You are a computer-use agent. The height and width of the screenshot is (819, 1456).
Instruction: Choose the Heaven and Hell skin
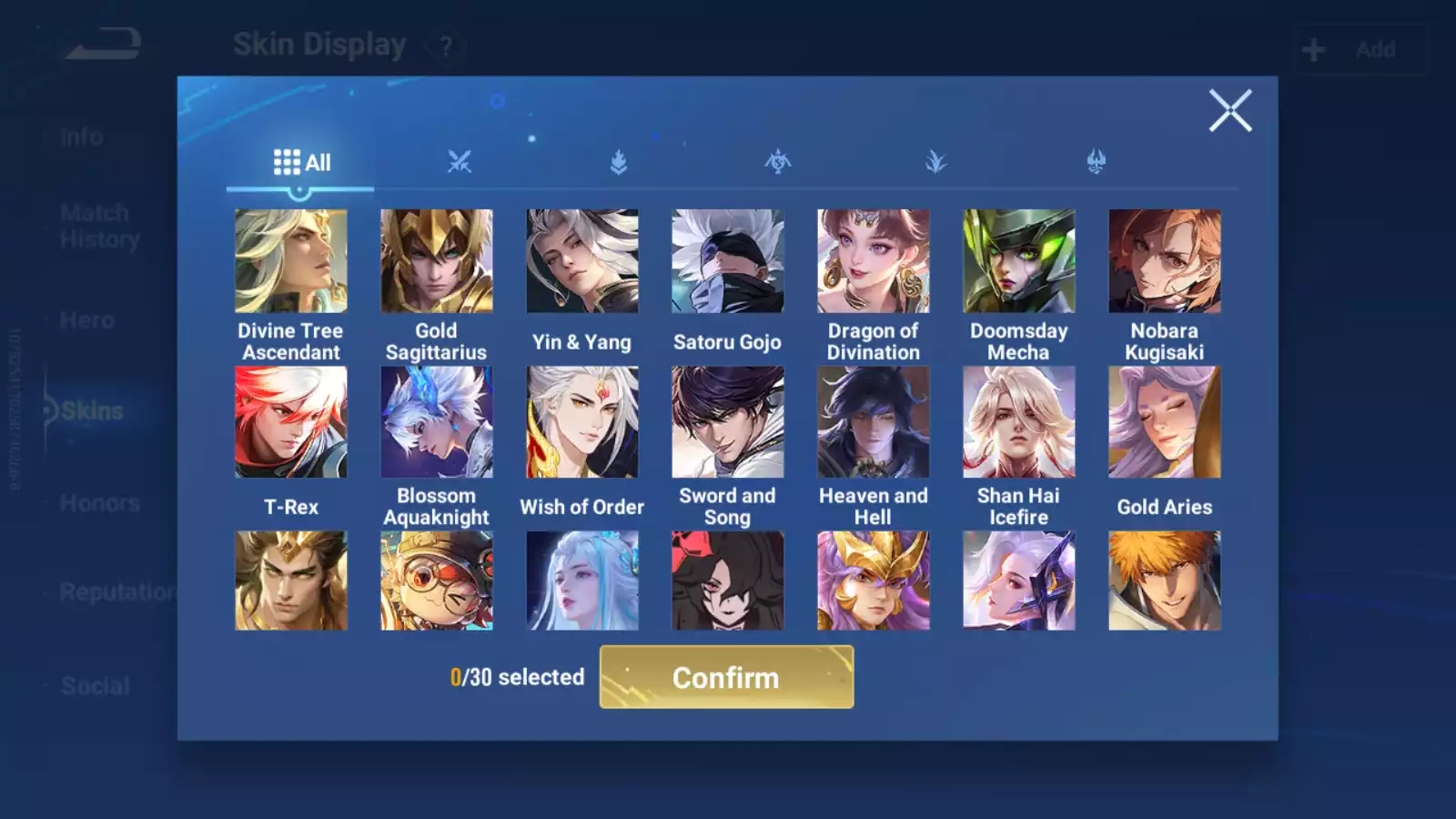[874, 422]
